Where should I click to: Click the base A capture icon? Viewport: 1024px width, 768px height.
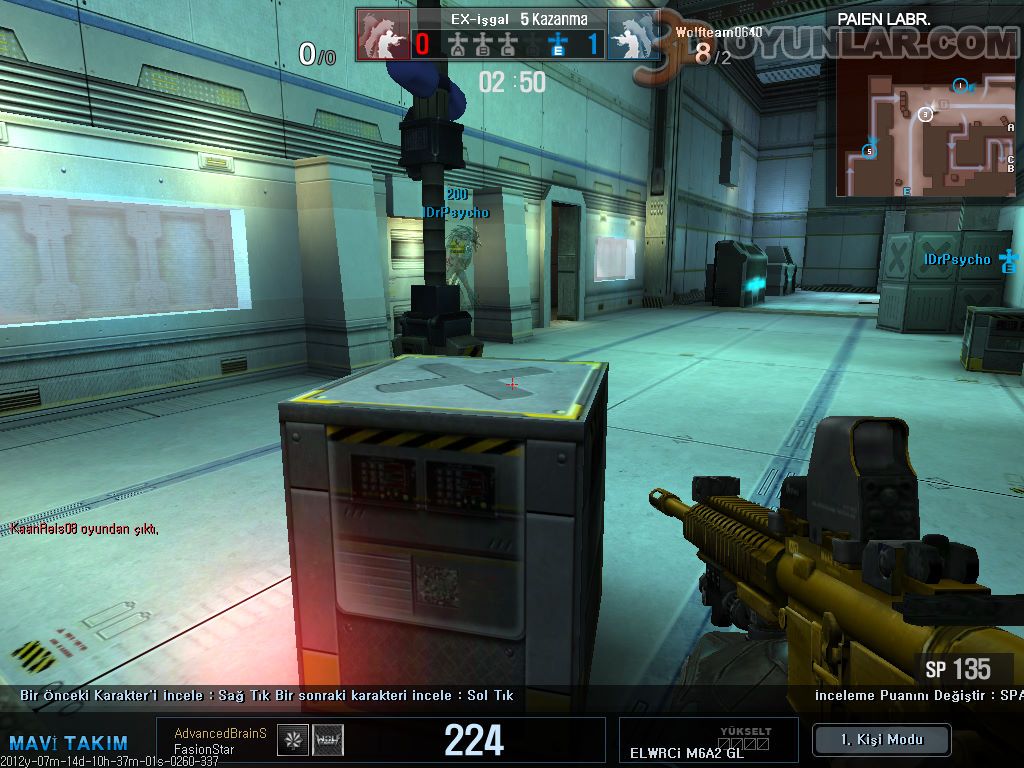[459, 44]
